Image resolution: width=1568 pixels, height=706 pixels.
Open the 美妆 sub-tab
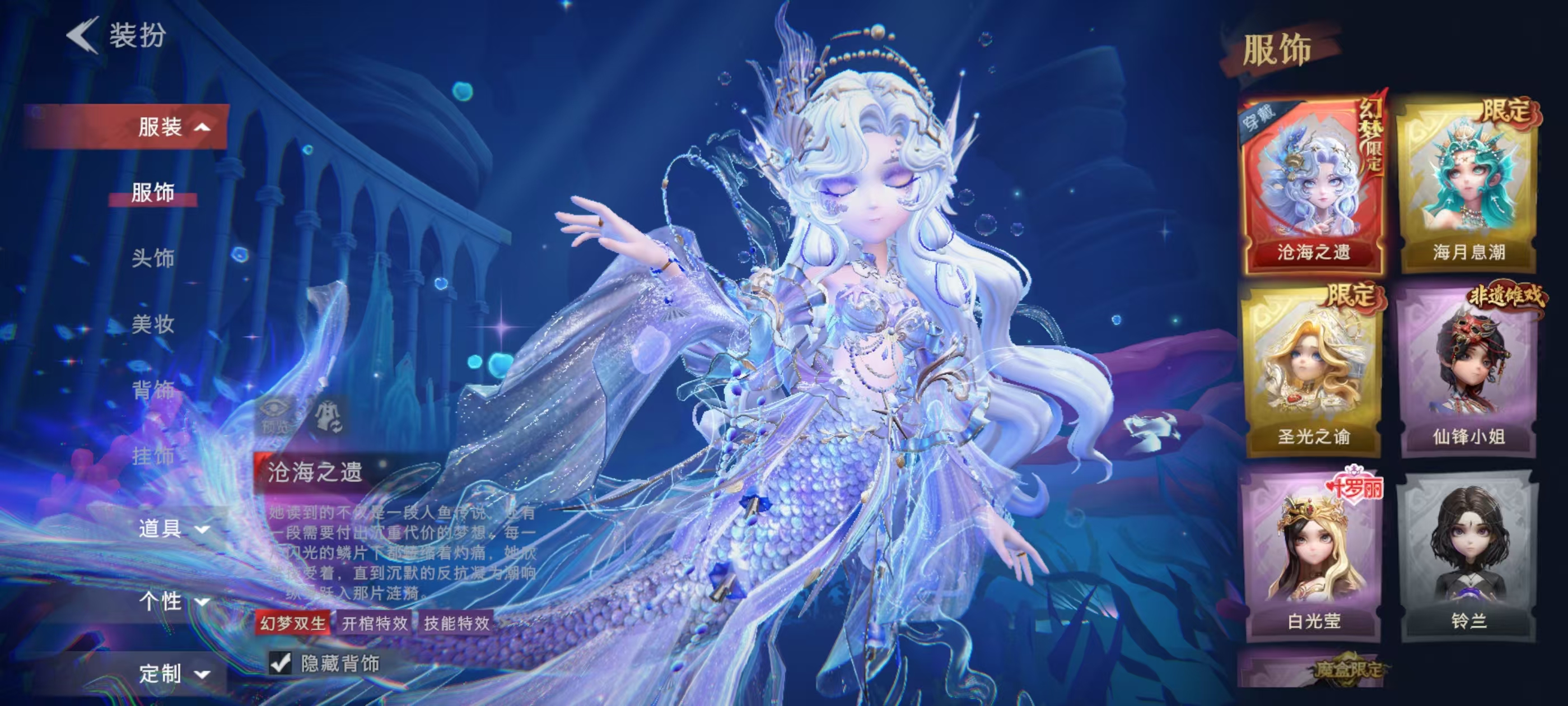tap(153, 324)
